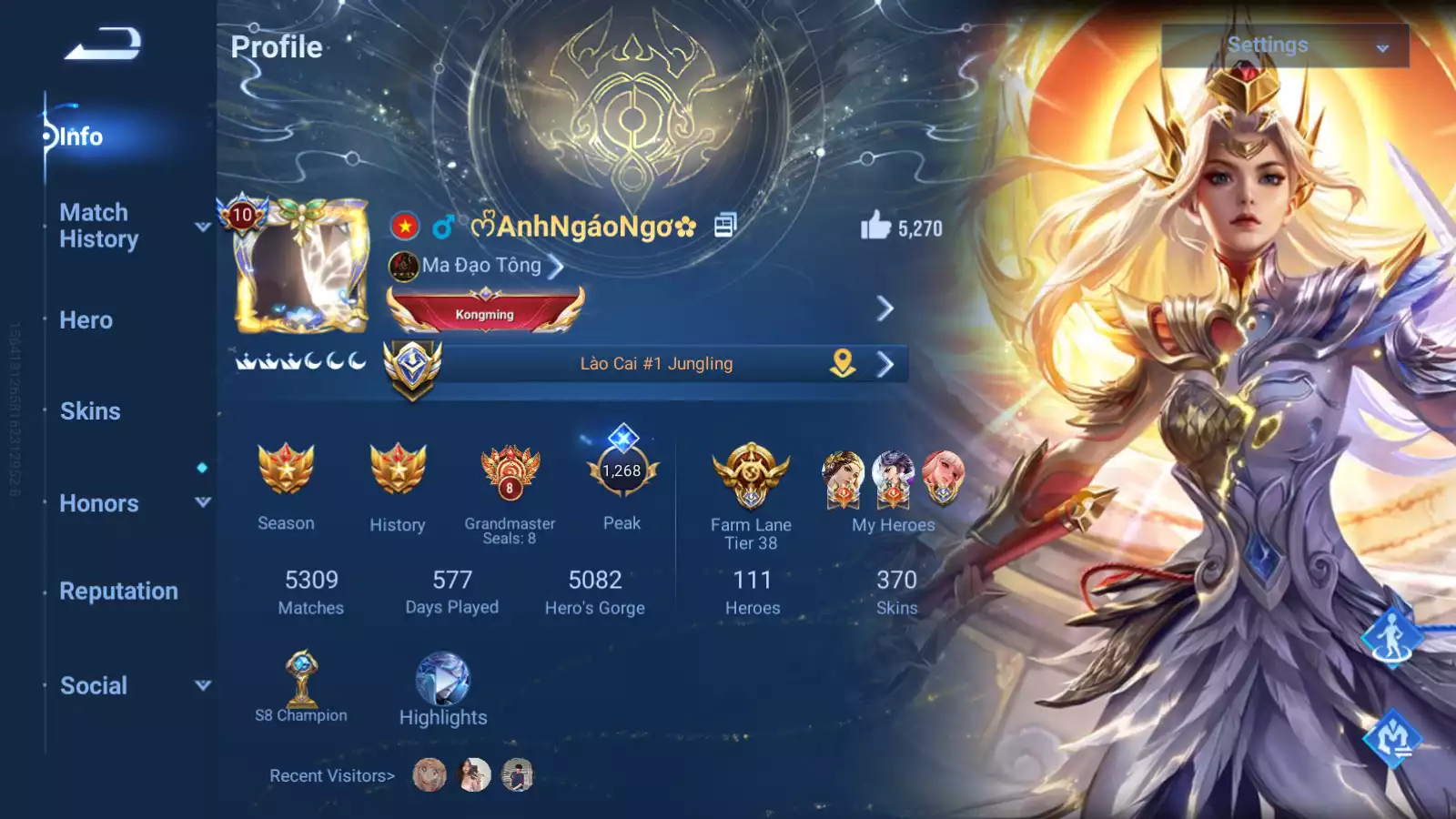The width and height of the screenshot is (1456, 819).
Task: Open the Peak rating badge
Action: pyautogui.click(x=622, y=471)
